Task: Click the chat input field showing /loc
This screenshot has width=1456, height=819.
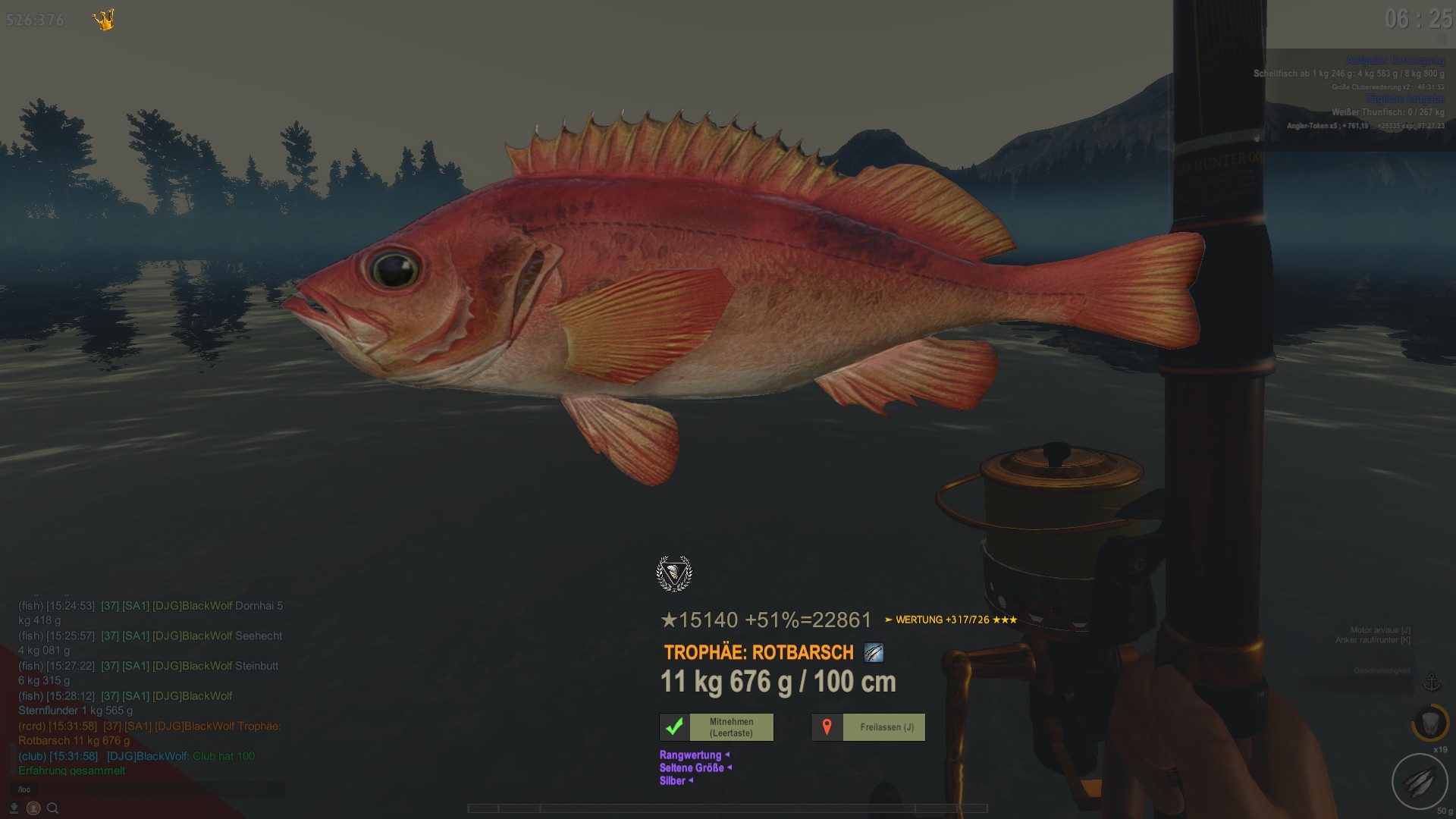Action: (x=148, y=789)
